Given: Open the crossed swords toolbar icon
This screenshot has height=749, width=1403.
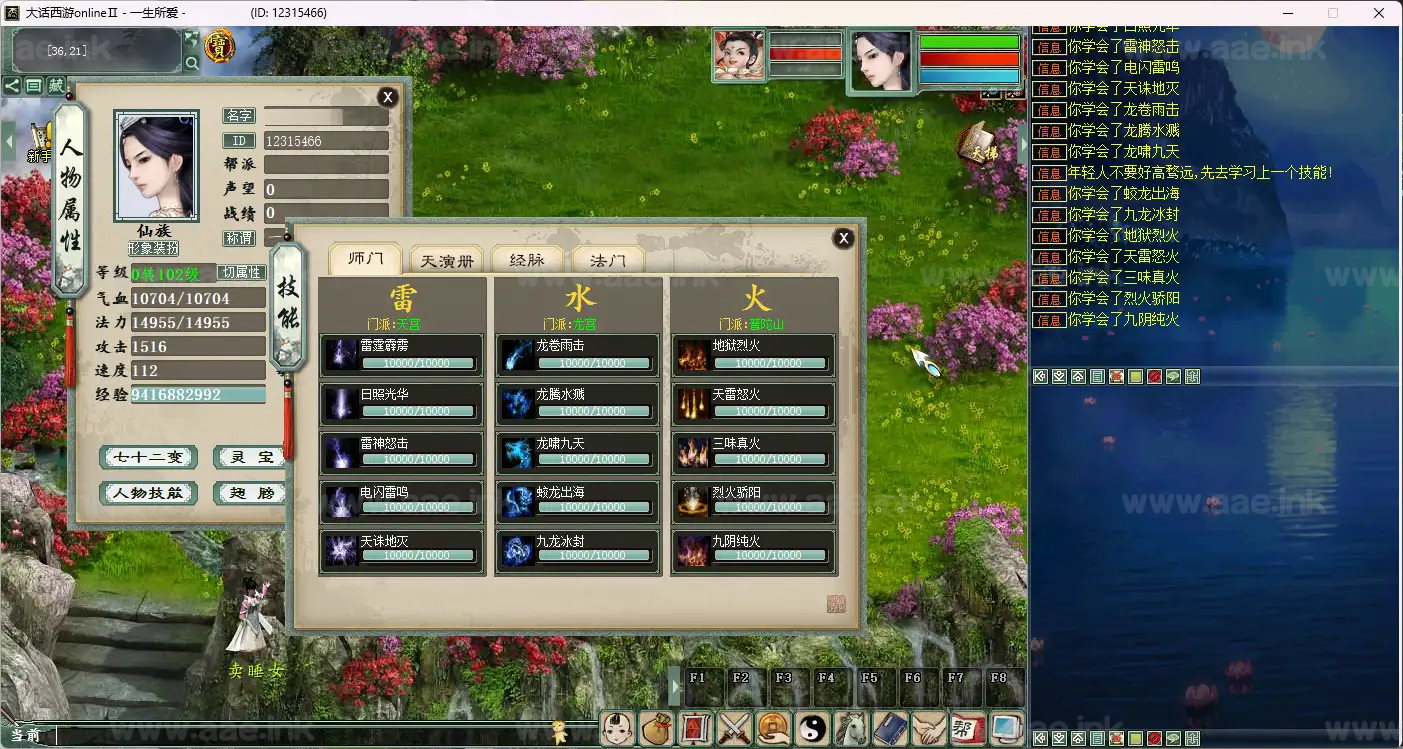Looking at the screenshot, I should pyautogui.click(x=735, y=728).
